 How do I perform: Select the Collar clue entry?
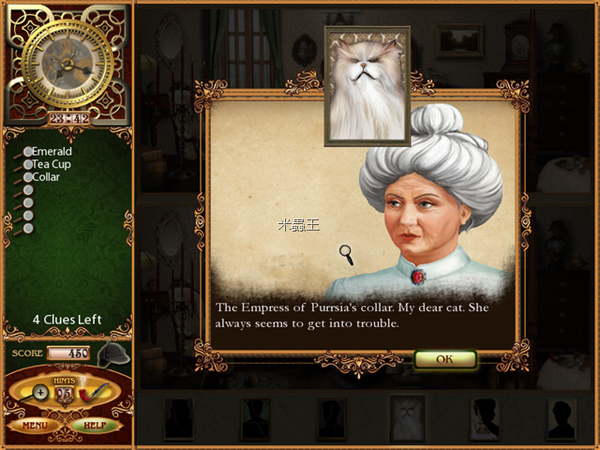click(46, 177)
